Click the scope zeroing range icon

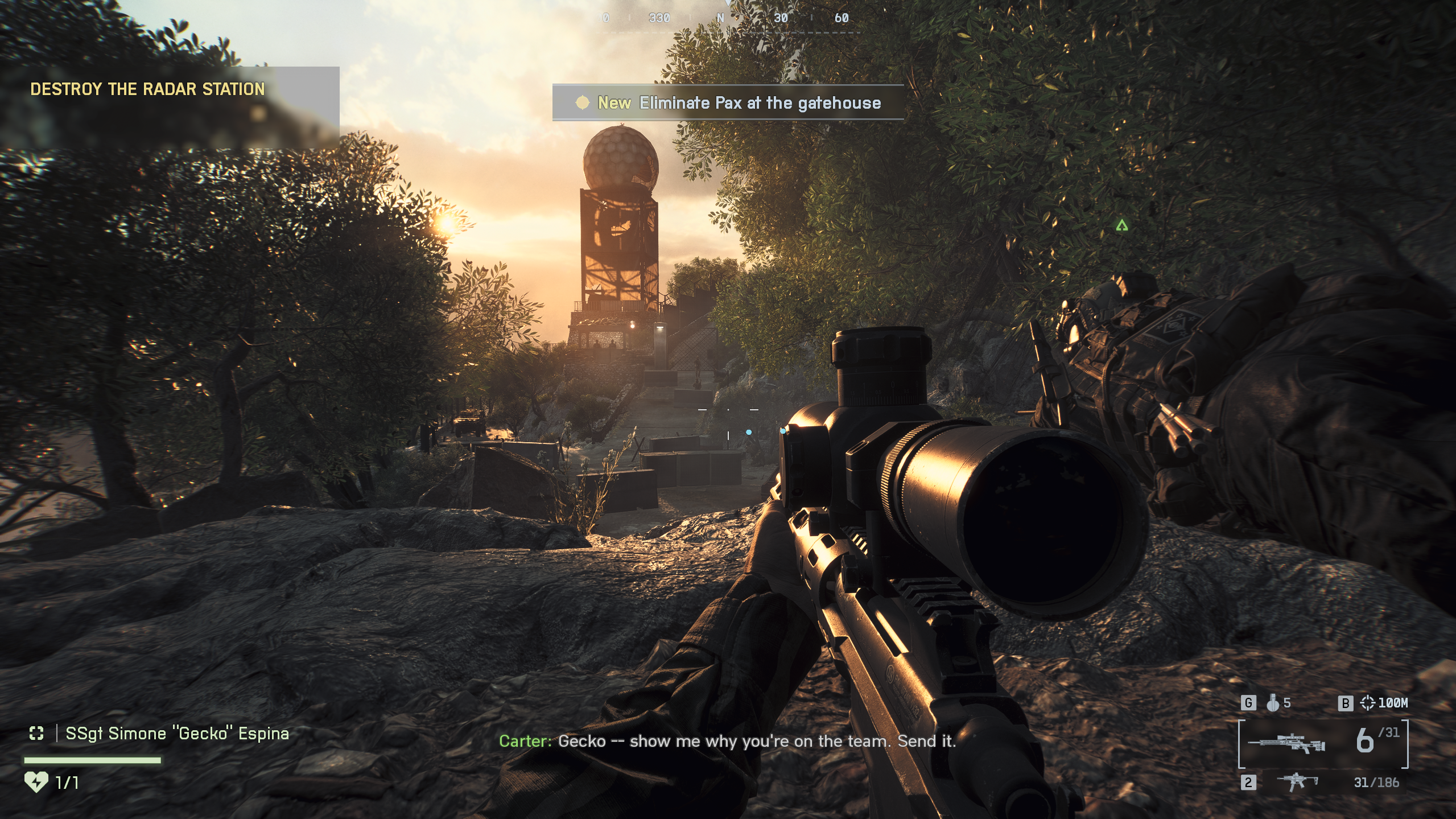(1367, 703)
